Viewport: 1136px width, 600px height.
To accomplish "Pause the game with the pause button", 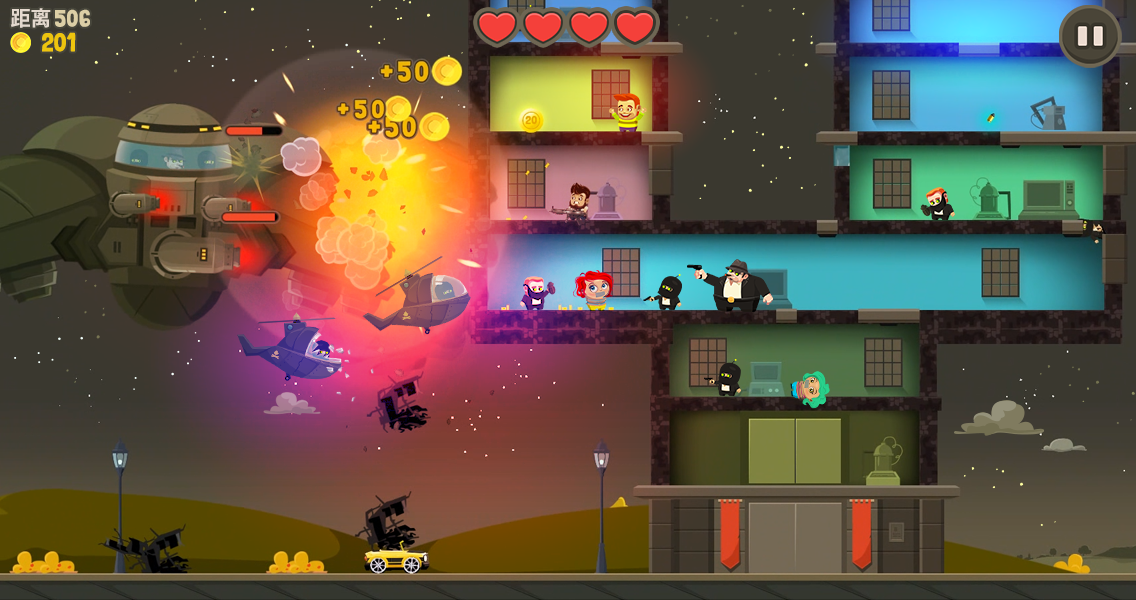I will pyautogui.click(x=1089, y=37).
